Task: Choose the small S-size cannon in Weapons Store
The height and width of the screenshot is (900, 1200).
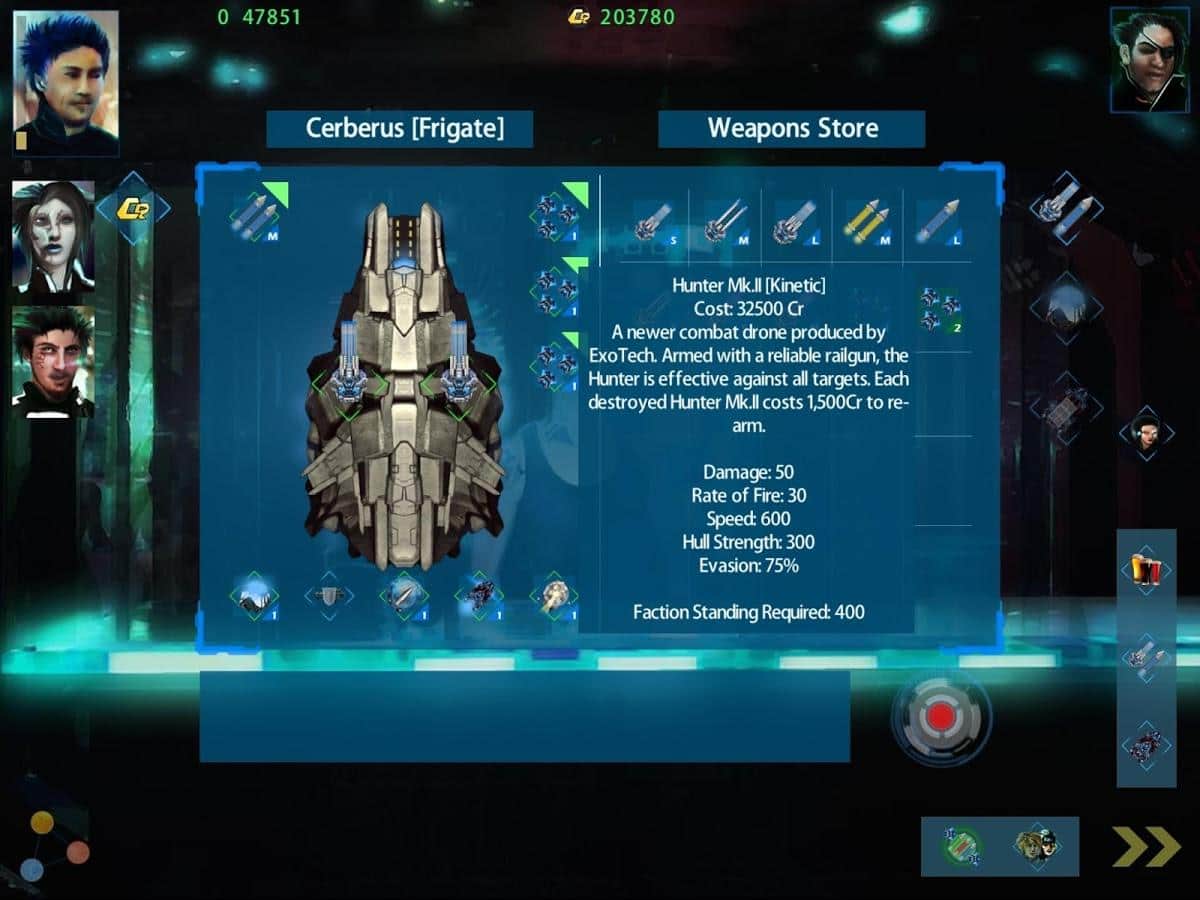Action: point(653,224)
